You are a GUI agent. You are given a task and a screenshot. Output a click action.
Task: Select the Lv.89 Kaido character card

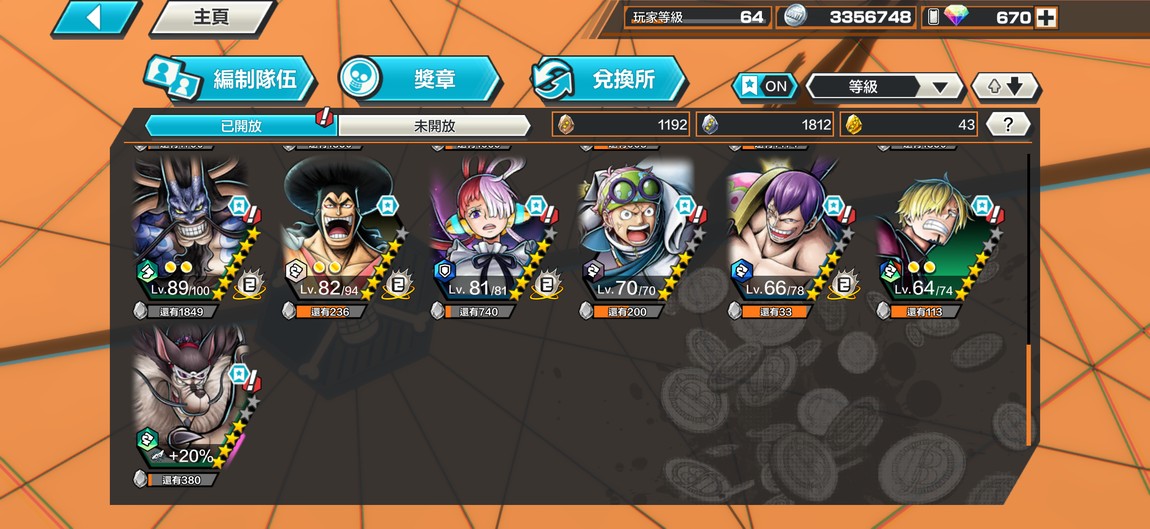[192, 232]
